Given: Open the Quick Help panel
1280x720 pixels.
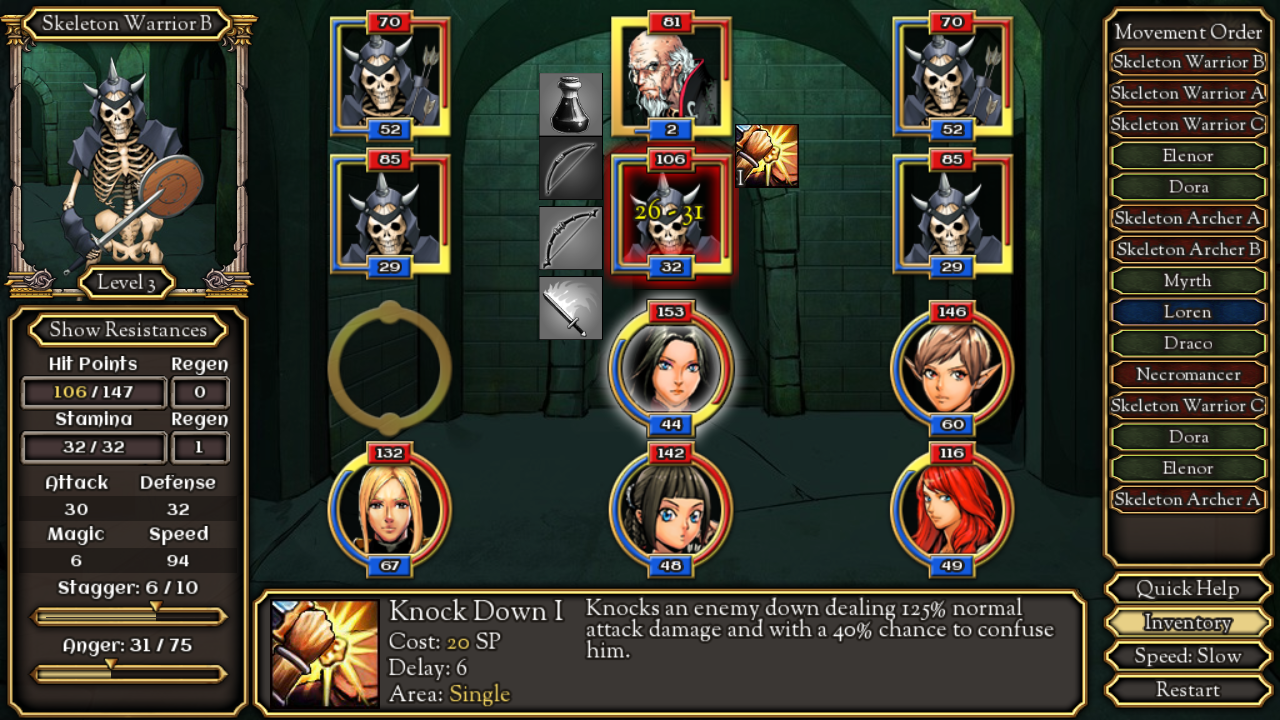Looking at the screenshot, I should coord(1187,589).
